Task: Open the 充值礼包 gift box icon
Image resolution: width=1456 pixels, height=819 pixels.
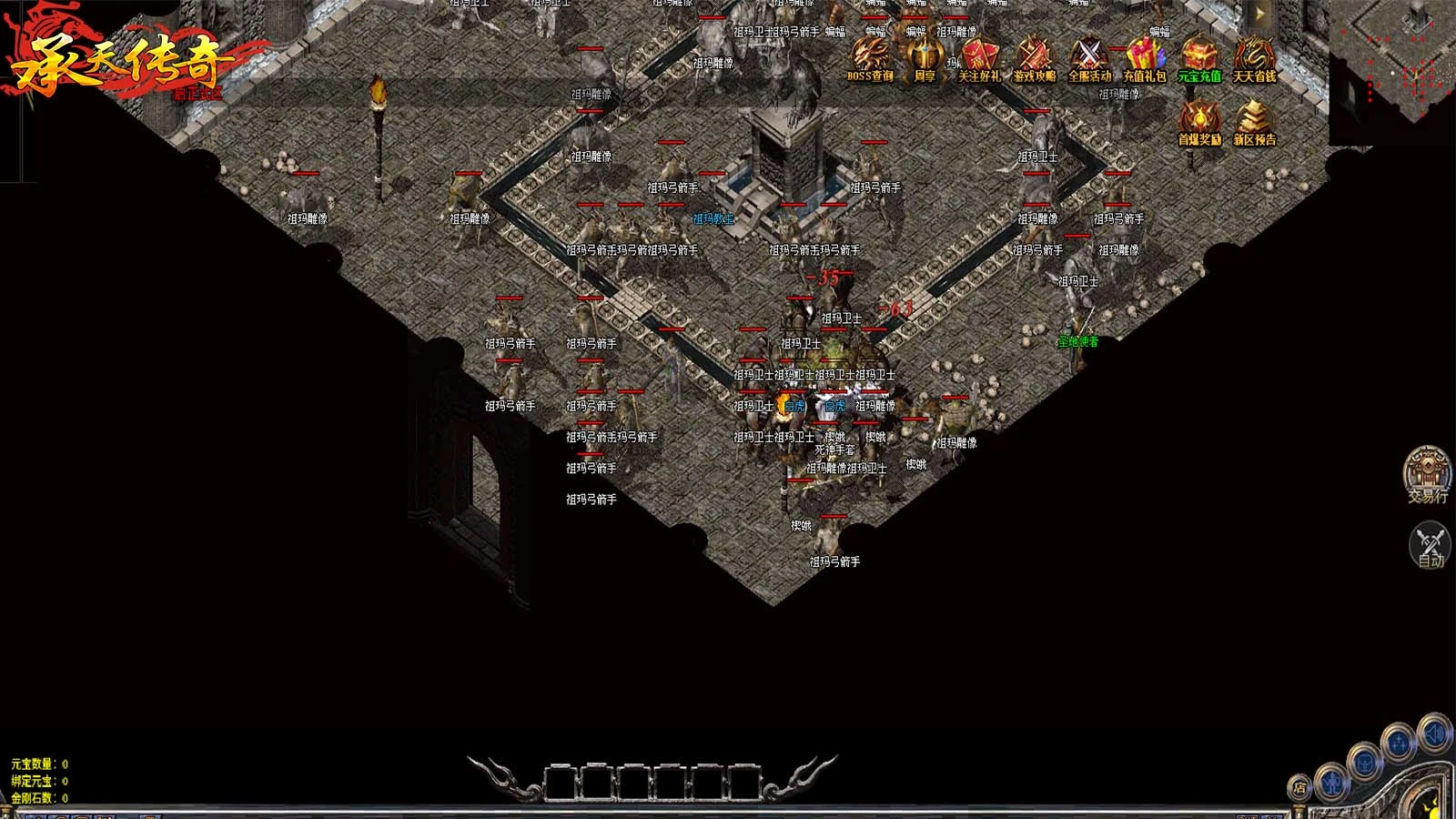Action: 1144,59
